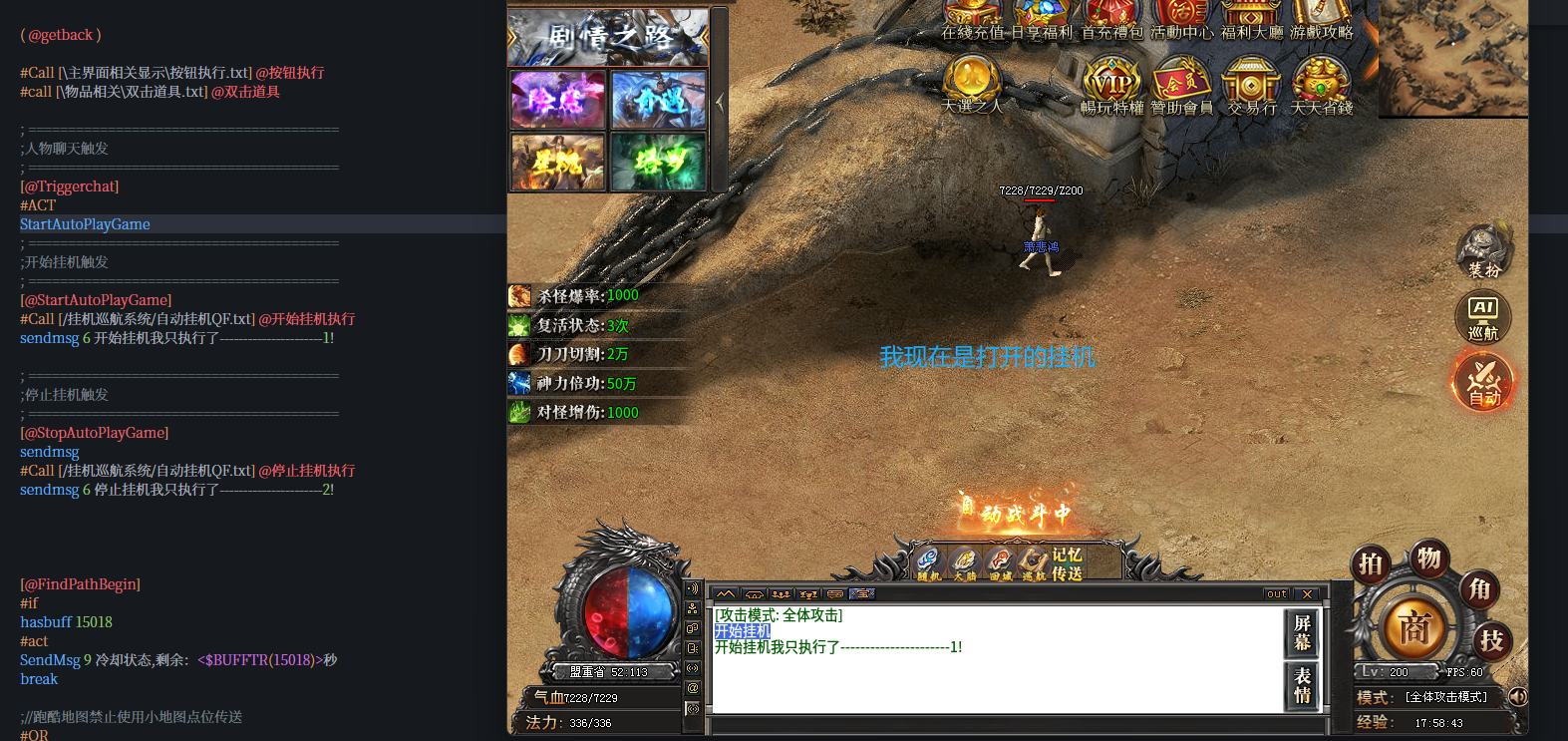Viewport: 1568px width, 741px height.
Task: Open the 福利大厅 welfare hall
Action: pyautogui.click(x=1251, y=16)
